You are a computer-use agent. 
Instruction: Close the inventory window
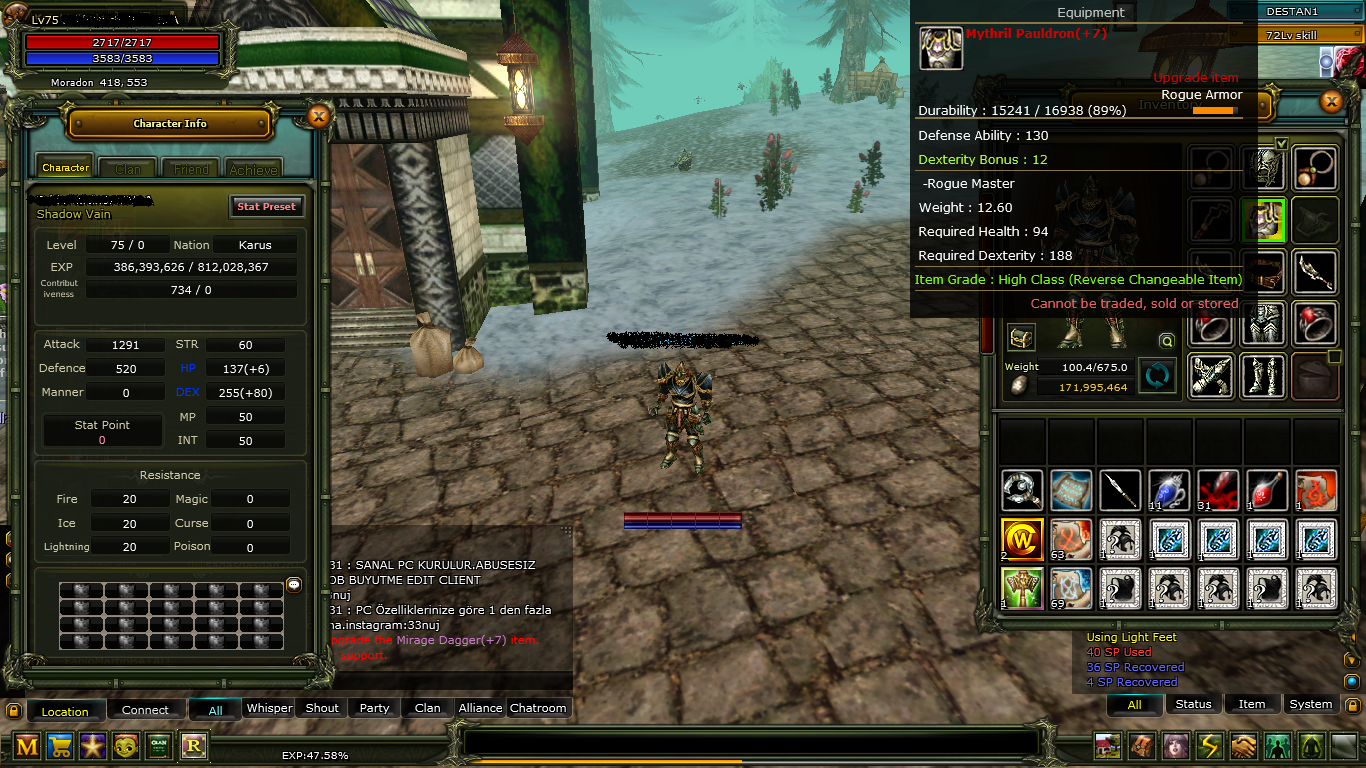pyautogui.click(x=1331, y=101)
